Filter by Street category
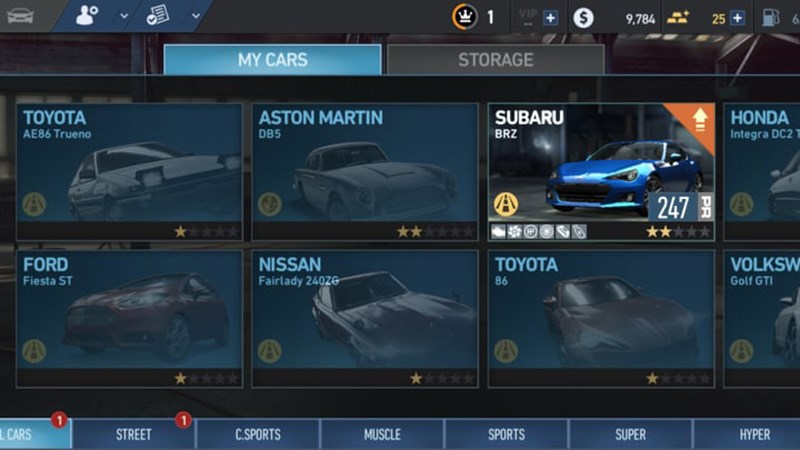The width and height of the screenshot is (800, 450). point(133,435)
